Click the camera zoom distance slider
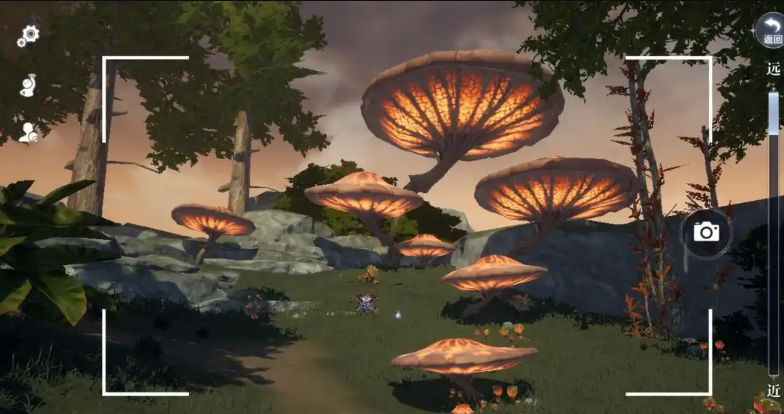Image resolution: width=784 pixels, height=414 pixels. click(773, 230)
